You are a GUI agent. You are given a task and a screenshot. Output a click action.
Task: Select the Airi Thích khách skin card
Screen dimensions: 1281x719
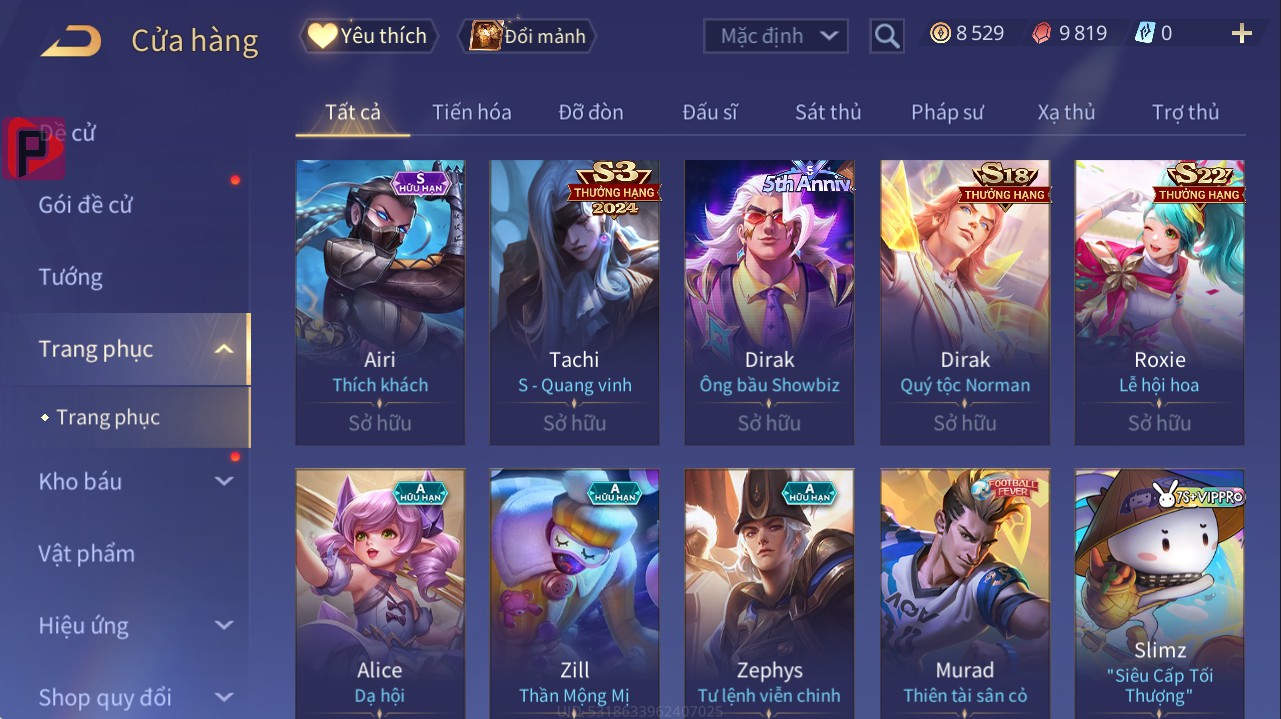(x=380, y=301)
